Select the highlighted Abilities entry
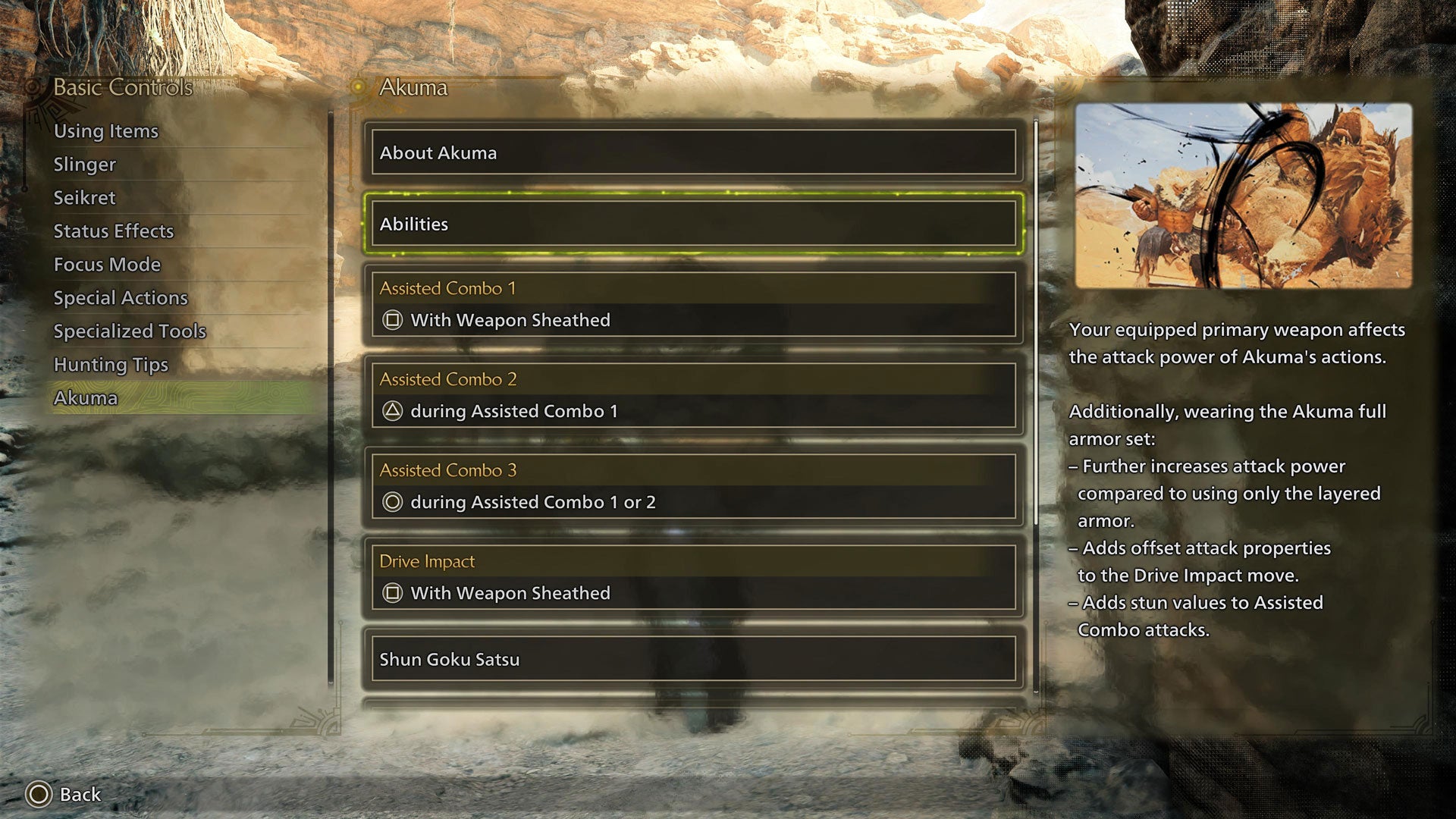1456x819 pixels. tap(692, 224)
